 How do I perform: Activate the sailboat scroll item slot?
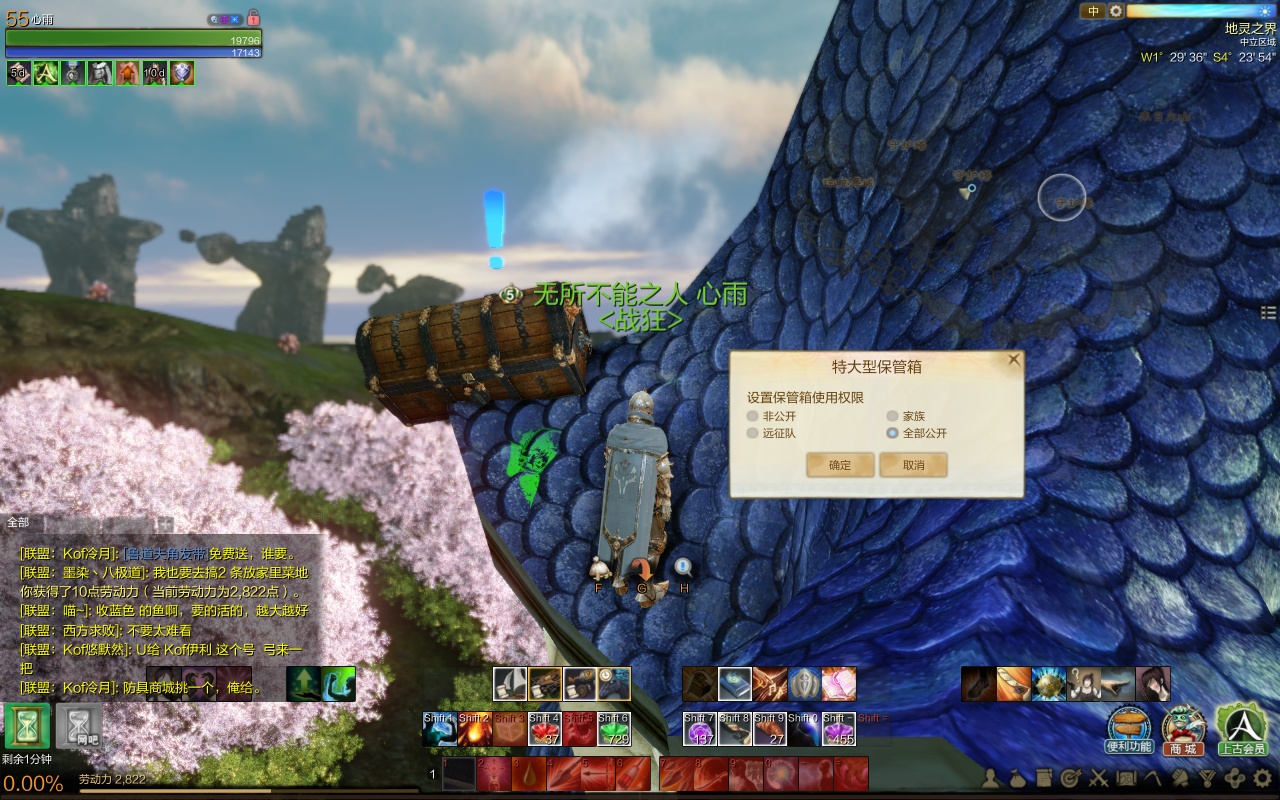tap(510, 684)
